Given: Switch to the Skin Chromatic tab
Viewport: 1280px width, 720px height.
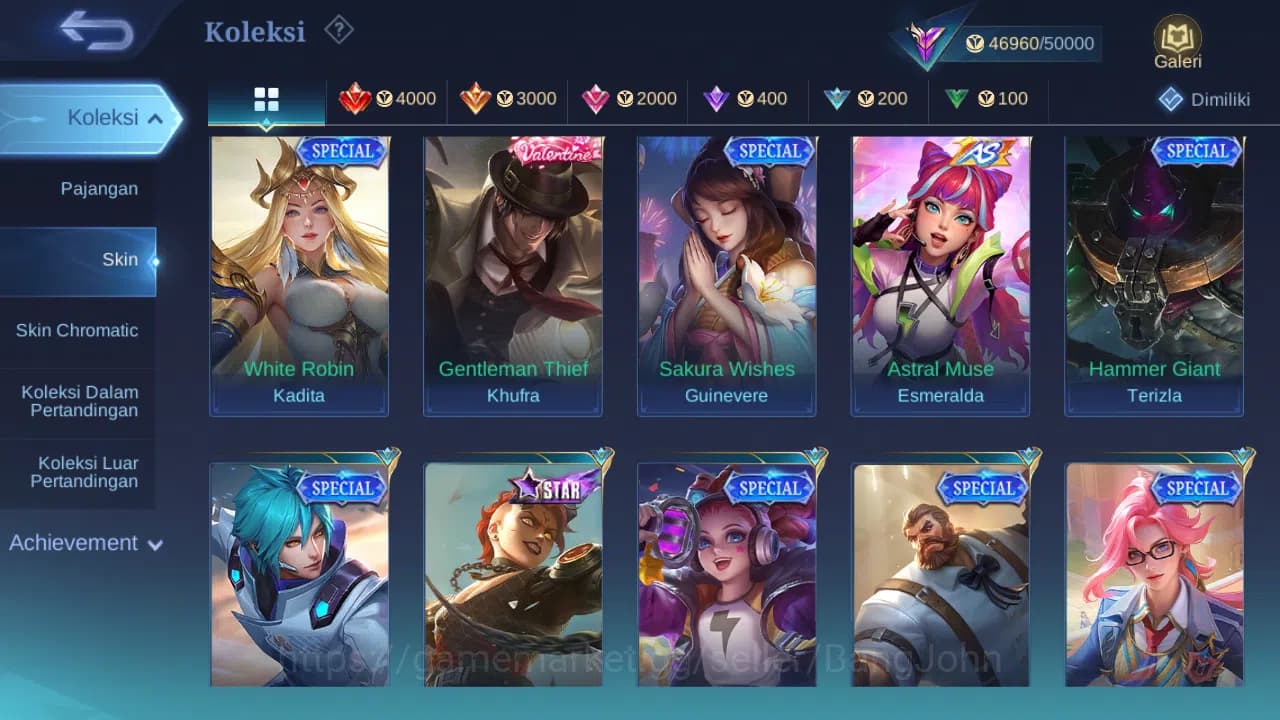Looking at the screenshot, I should (78, 330).
